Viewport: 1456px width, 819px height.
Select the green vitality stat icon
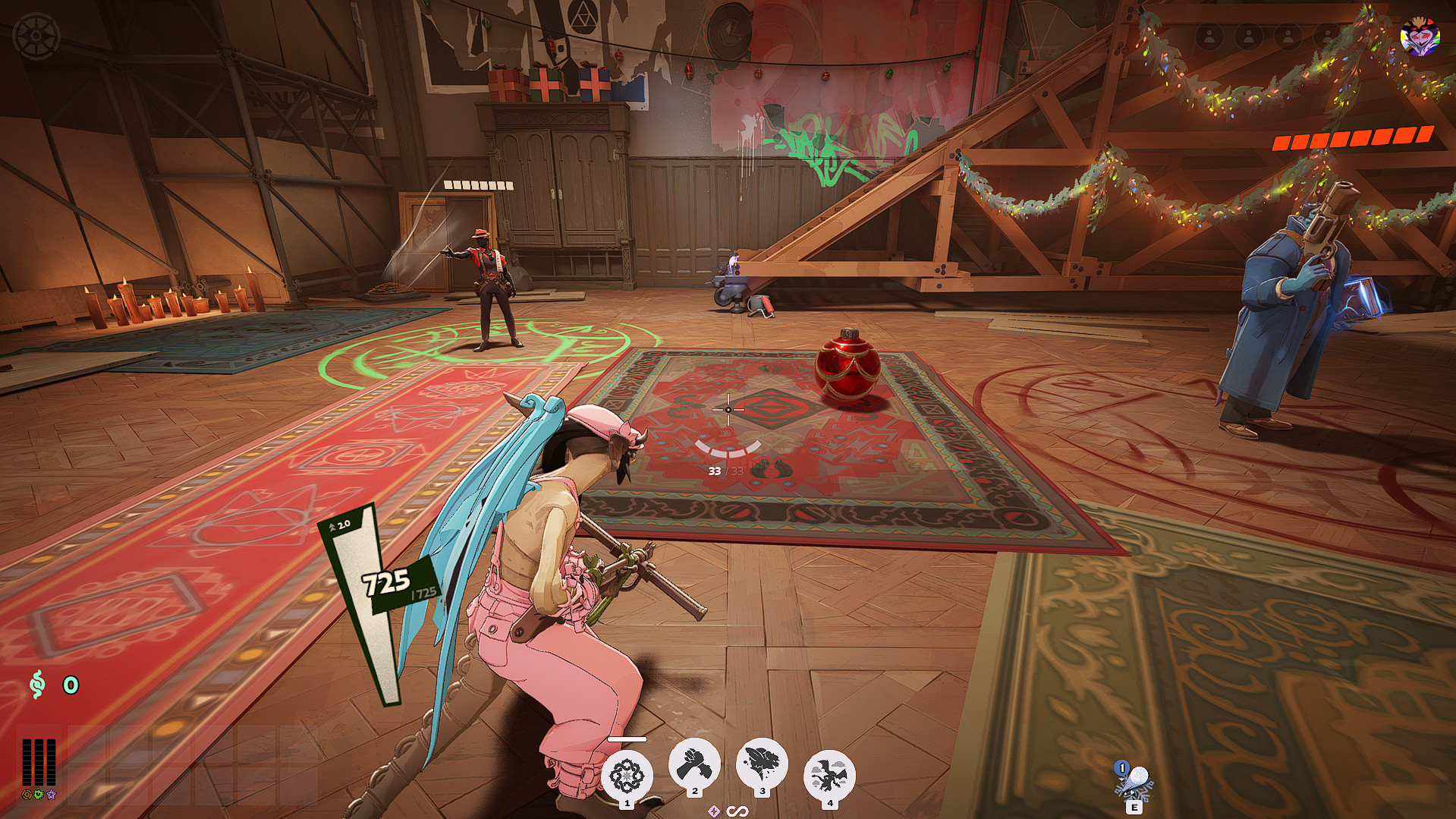[x=39, y=795]
